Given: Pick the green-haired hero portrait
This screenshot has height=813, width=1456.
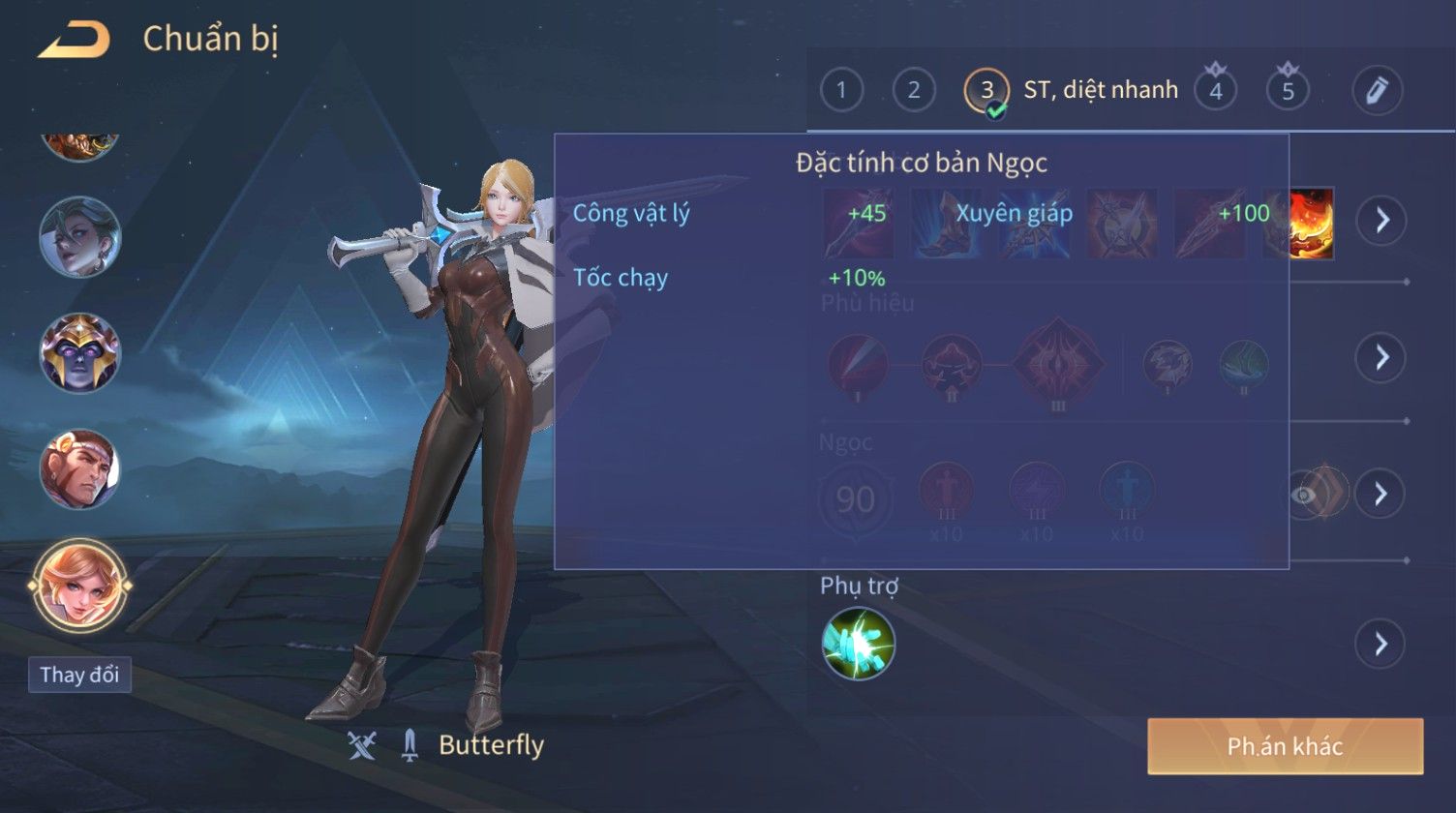Looking at the screenshot, I should tap(80, 236).
